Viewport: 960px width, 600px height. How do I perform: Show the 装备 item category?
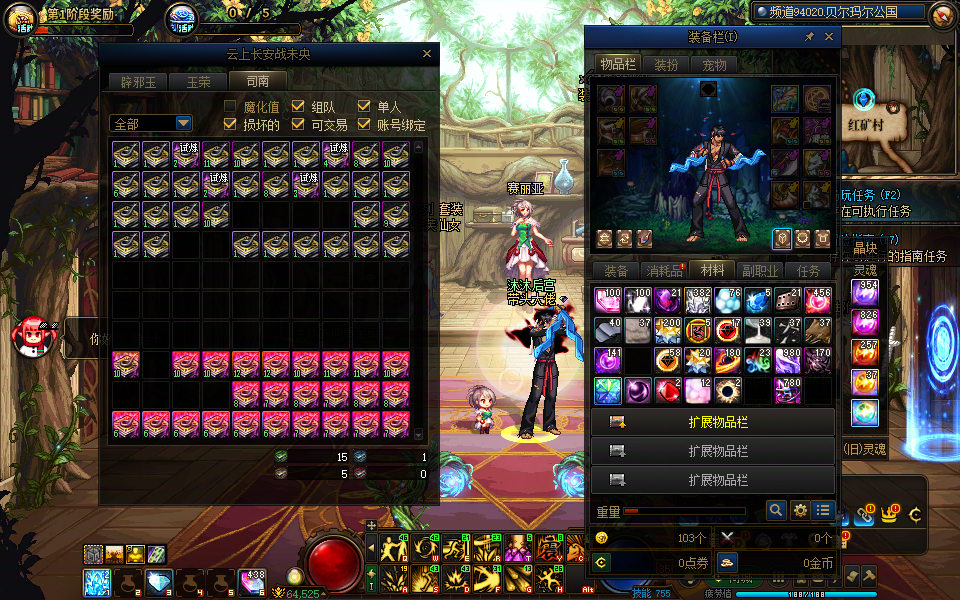617,271
